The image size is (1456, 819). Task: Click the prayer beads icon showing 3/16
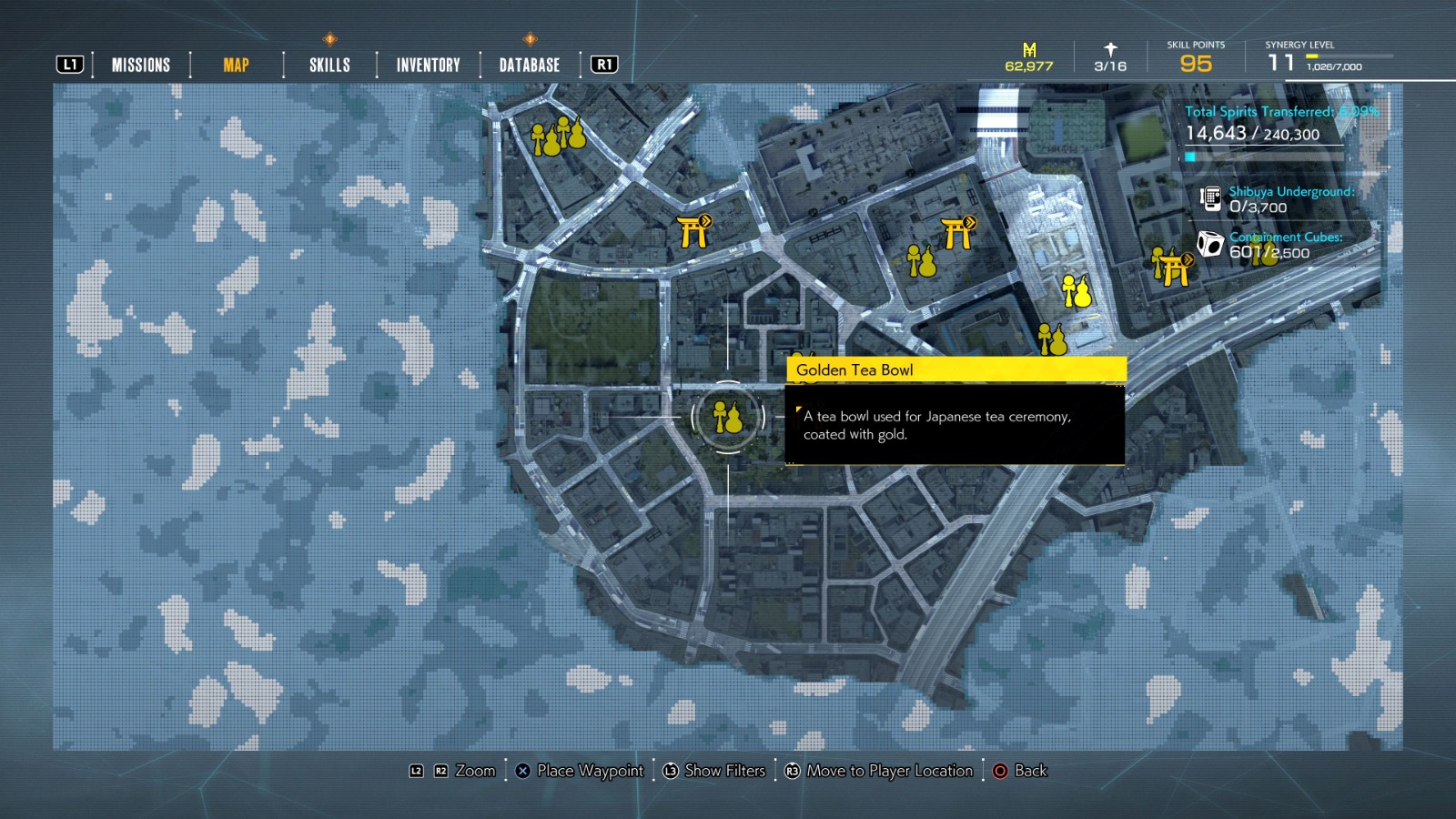(1108, 51)
